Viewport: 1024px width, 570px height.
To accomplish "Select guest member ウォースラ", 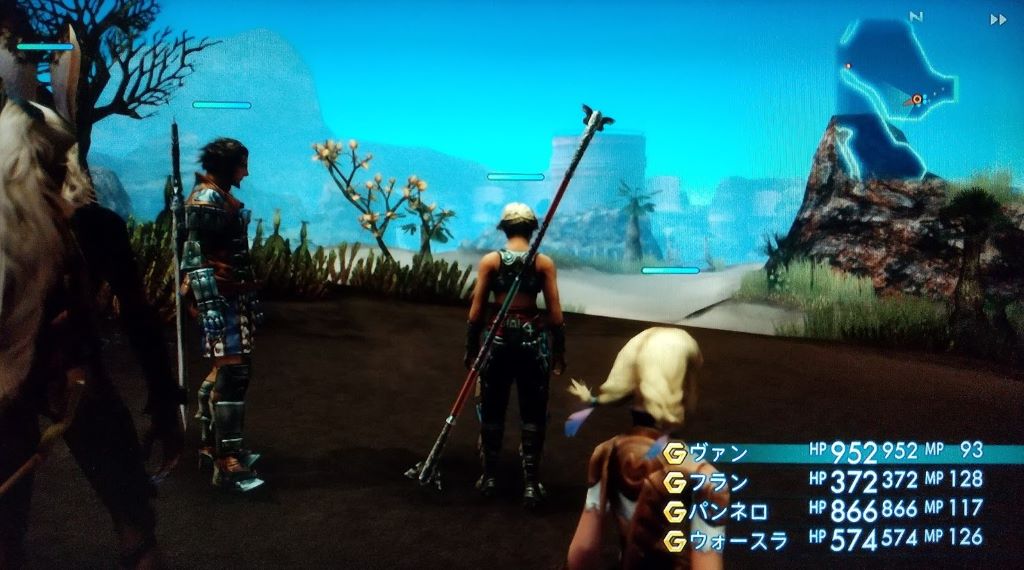I will (739, 540).
